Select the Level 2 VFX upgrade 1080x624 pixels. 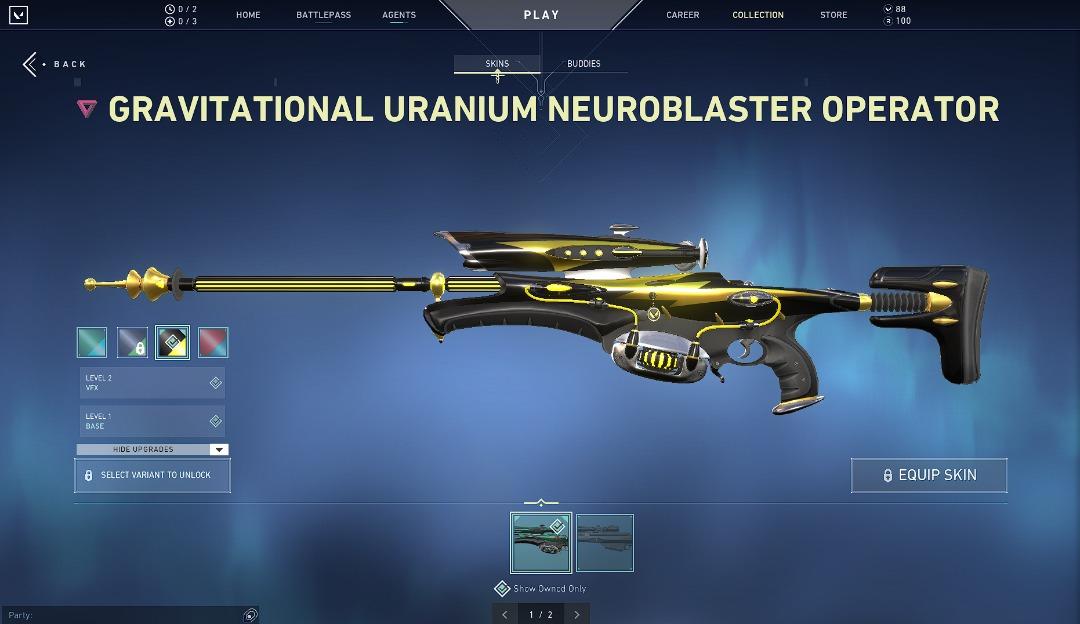click(152, 383)
